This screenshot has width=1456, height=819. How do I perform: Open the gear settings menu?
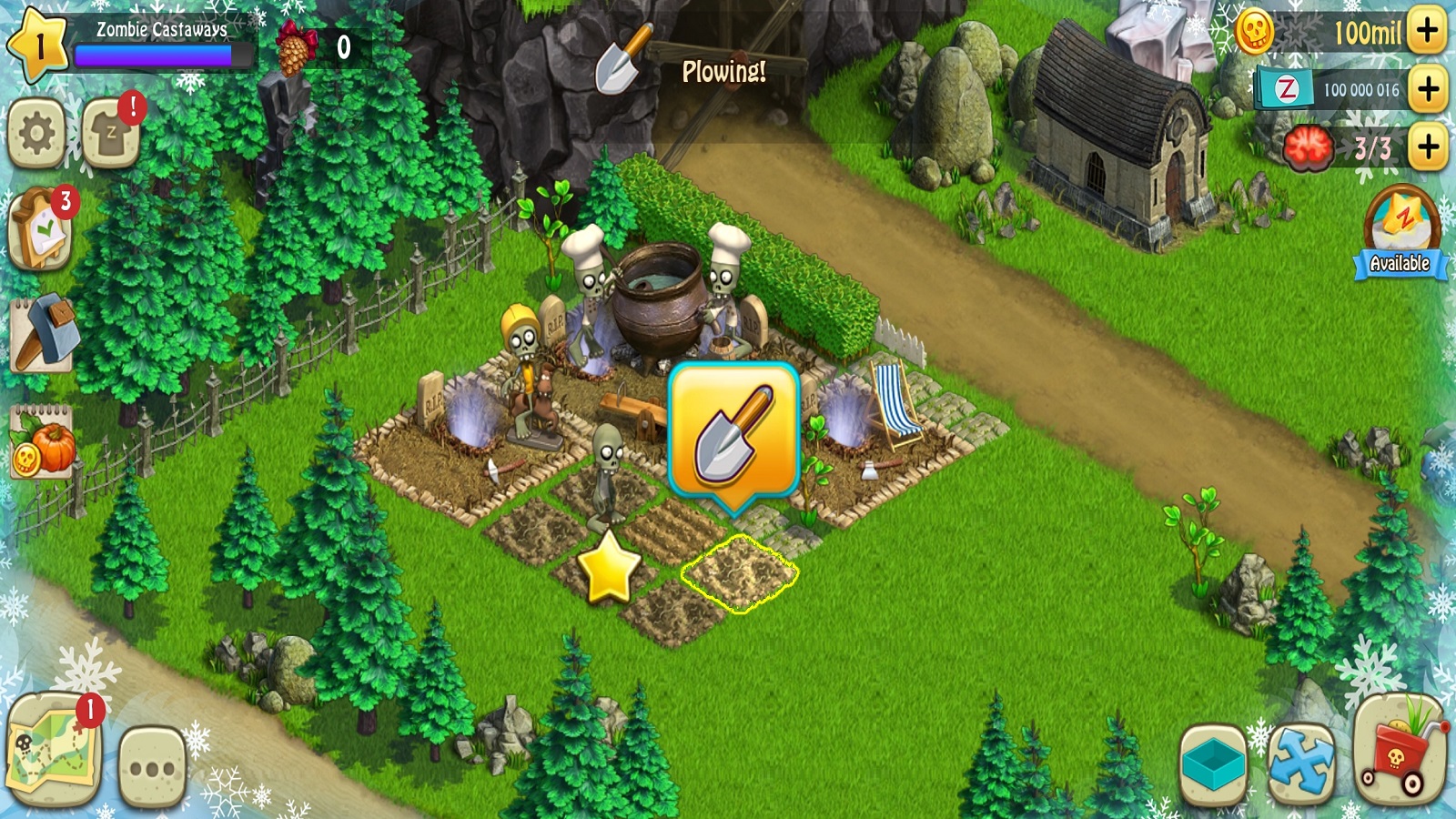[37, 134]
